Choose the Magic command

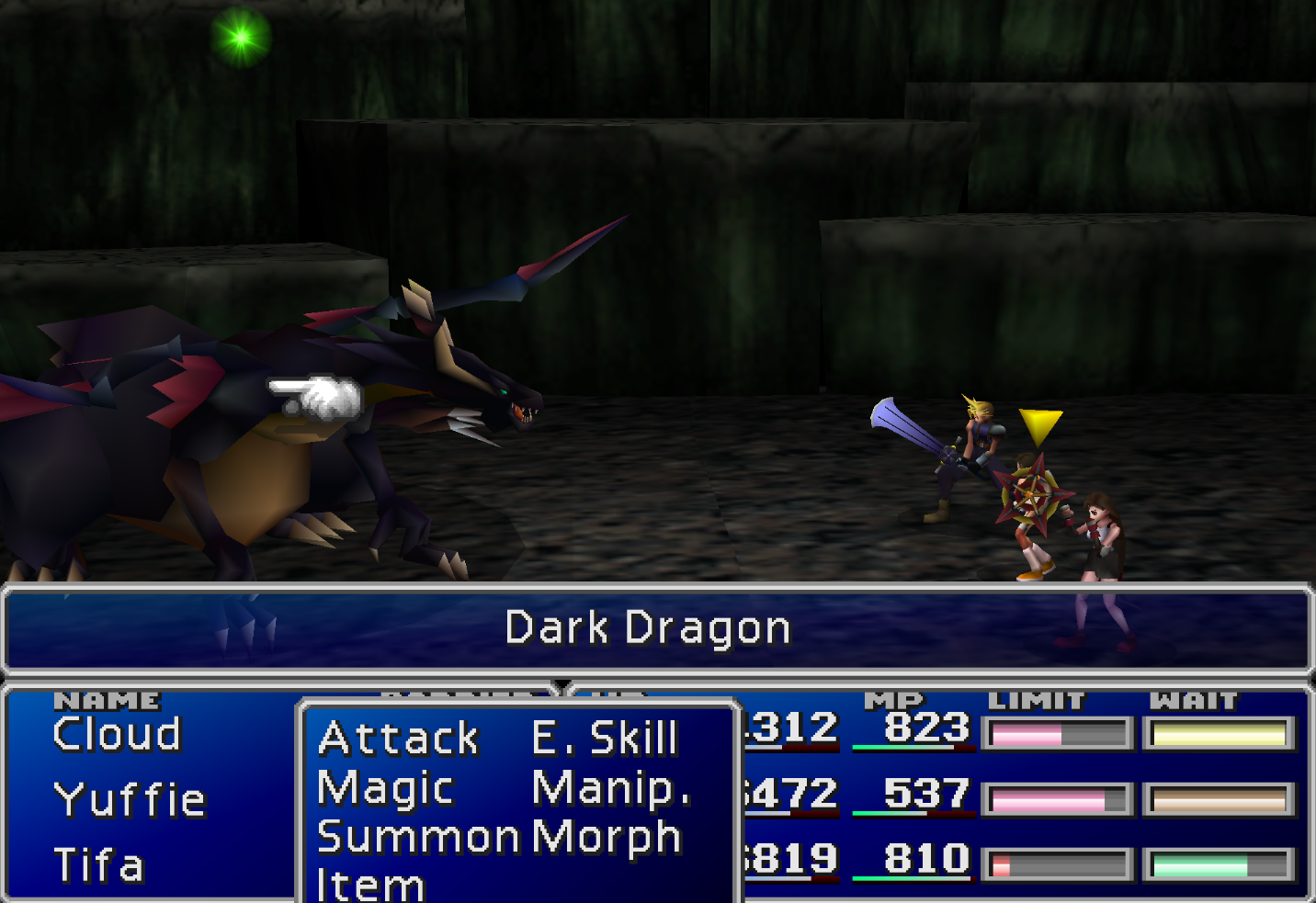click(384, 787)
